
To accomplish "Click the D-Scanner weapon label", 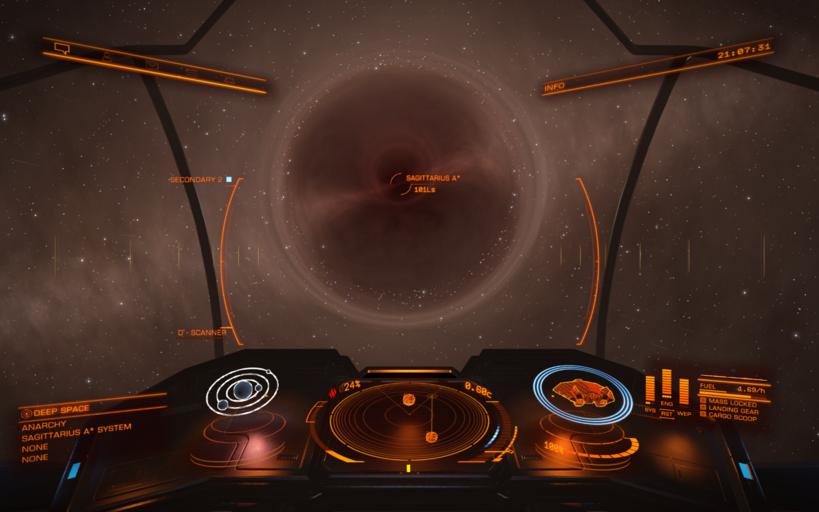I will tap(202, 332).
